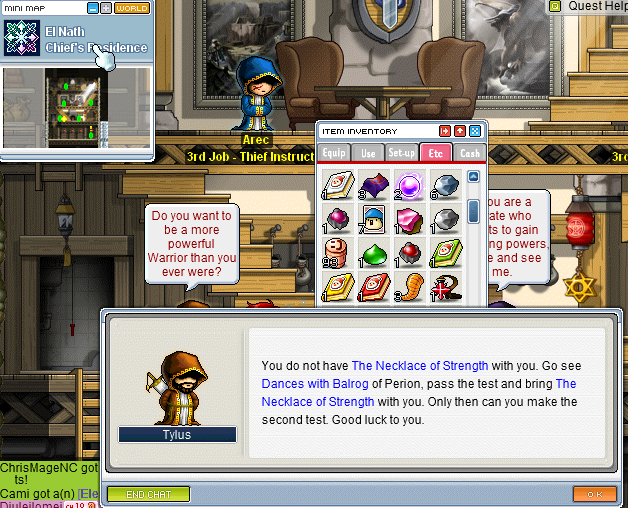The image size is (628, 508).
Task: Show the Set-up inventory tab
Action: pyautogui.click(x=402, y=153)
